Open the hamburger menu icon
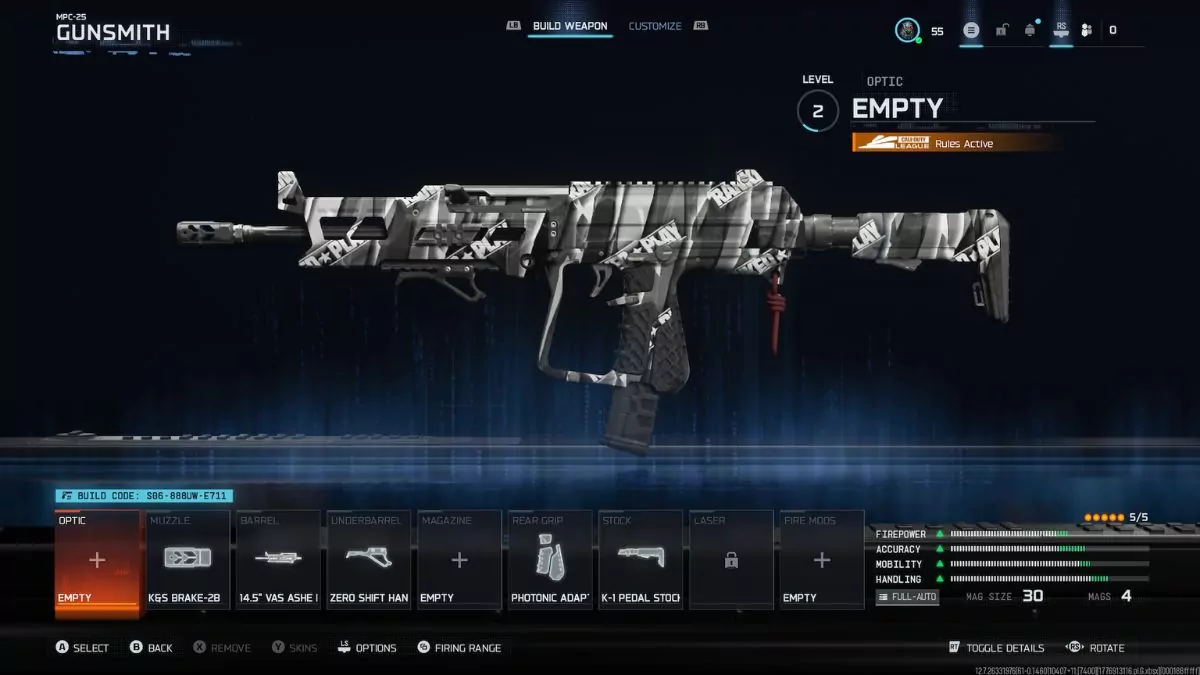Image resolution: width=1200 pixels, height=675 pixels. 970,30
